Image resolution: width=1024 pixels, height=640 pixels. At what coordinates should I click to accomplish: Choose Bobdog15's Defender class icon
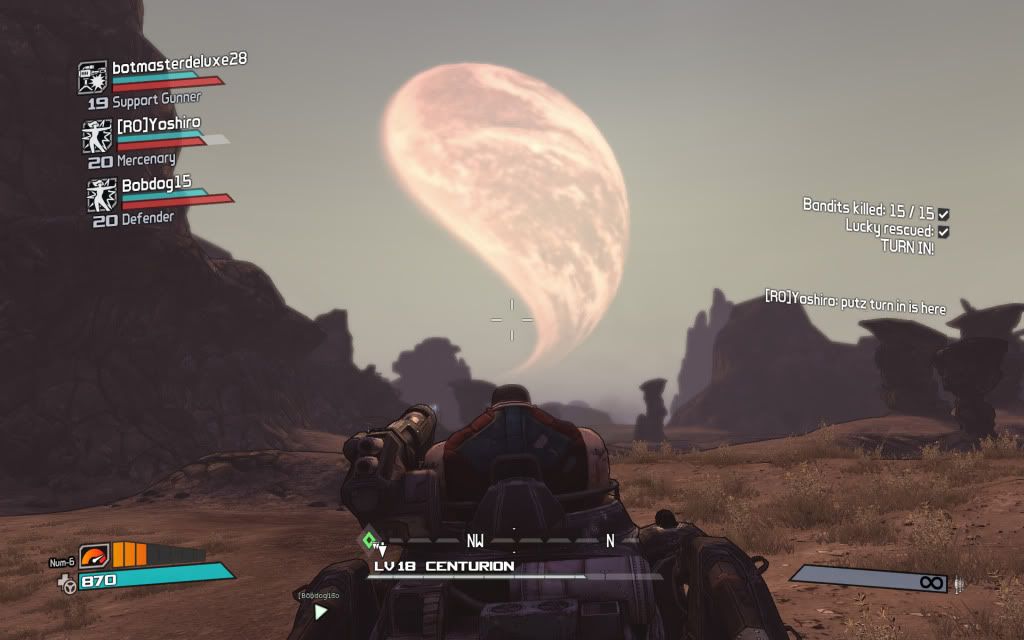coord(101,194)
